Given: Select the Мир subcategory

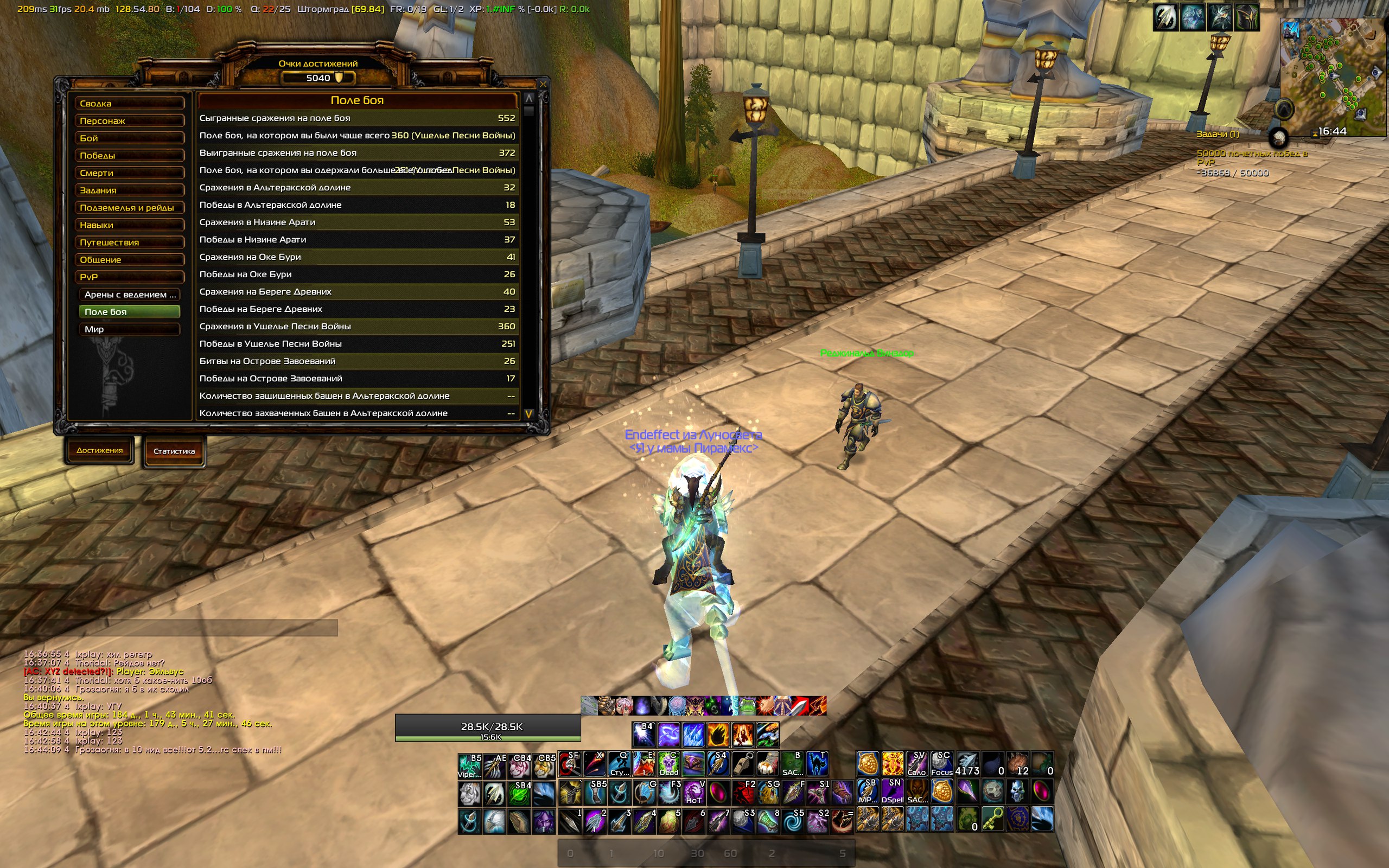Looking at the screenshot, I should (x=130, y=329).
